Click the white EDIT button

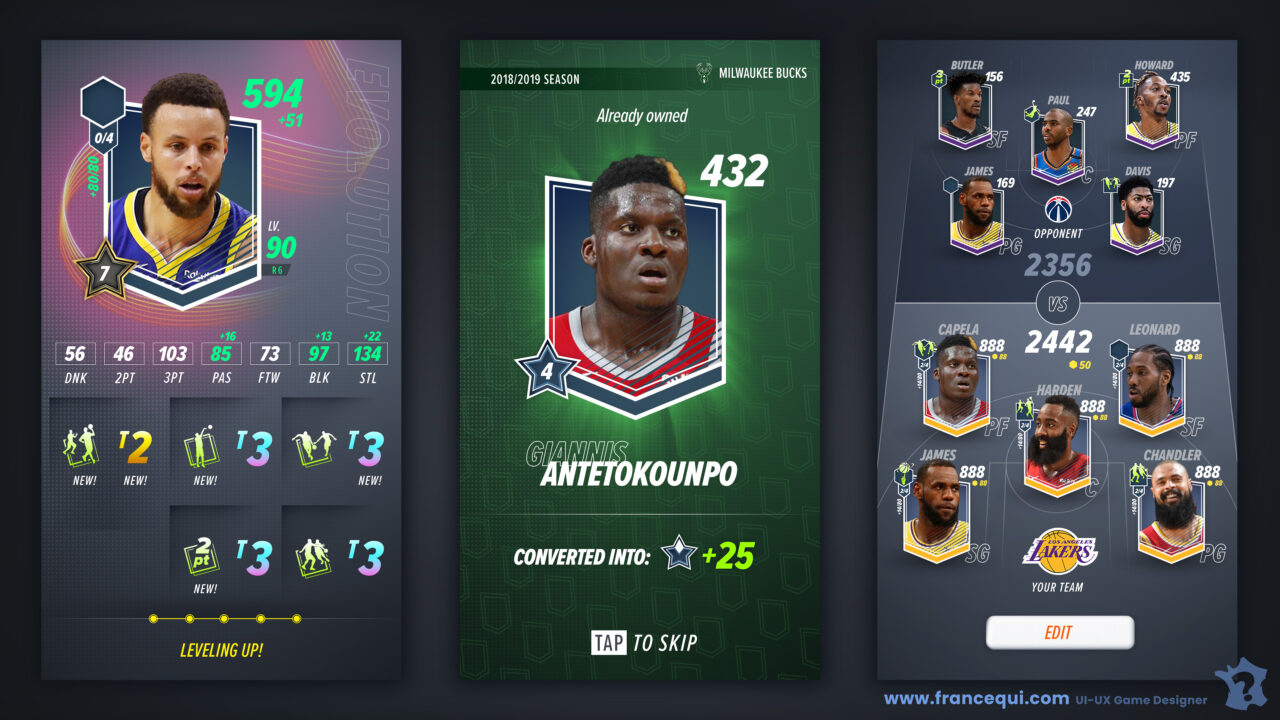click(1059, 632)
